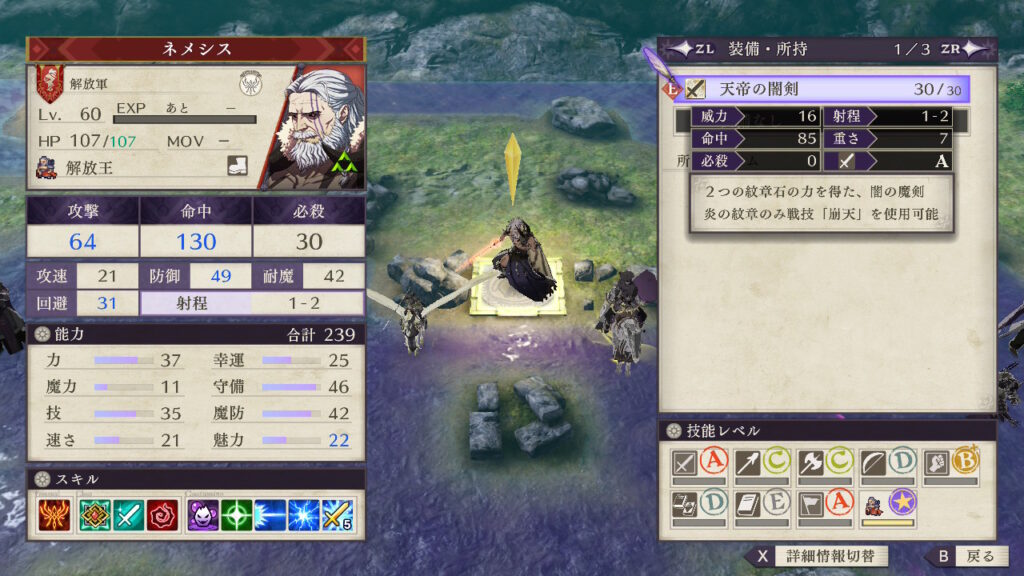Screen dimensions: 1024x576
Task: Choose the lance skill level C tile
Action: tap(761, 464)
